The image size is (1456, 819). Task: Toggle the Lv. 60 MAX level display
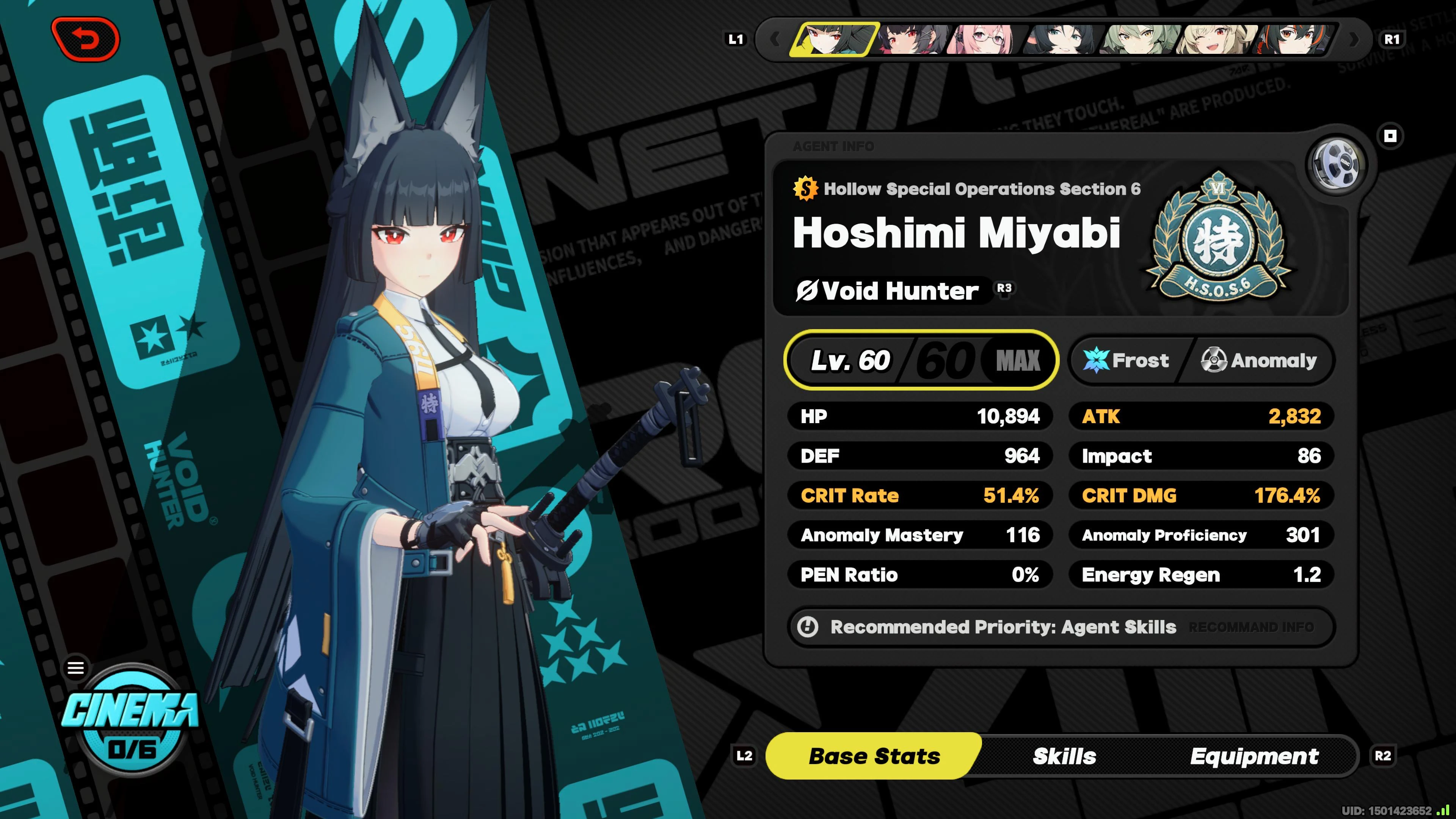pyautogui.click(x=923, y=360)
